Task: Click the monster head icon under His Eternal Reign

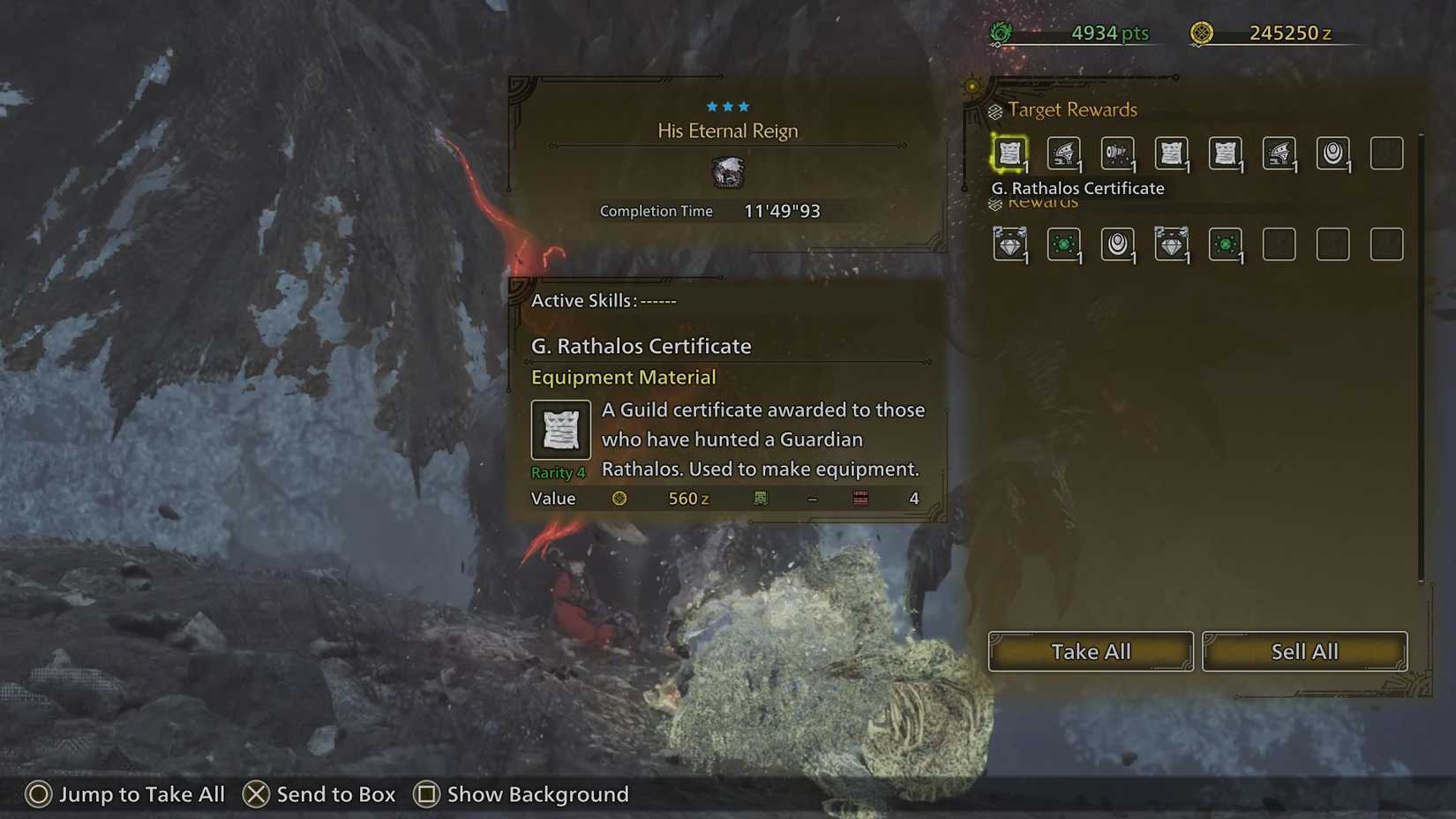Action: click(x=727, y=173)
